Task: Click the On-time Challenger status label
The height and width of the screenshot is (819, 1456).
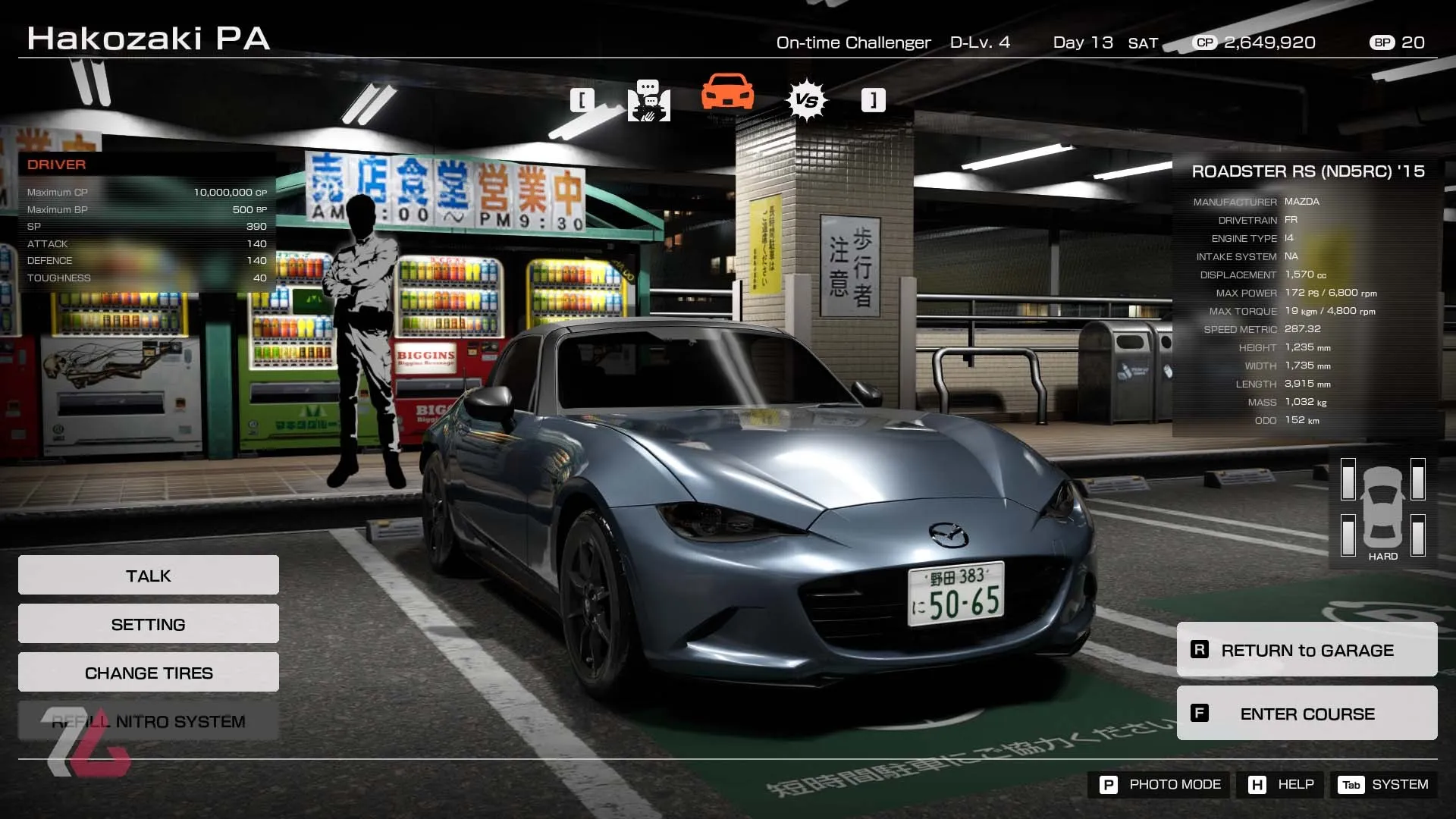Action: point(852,43)
